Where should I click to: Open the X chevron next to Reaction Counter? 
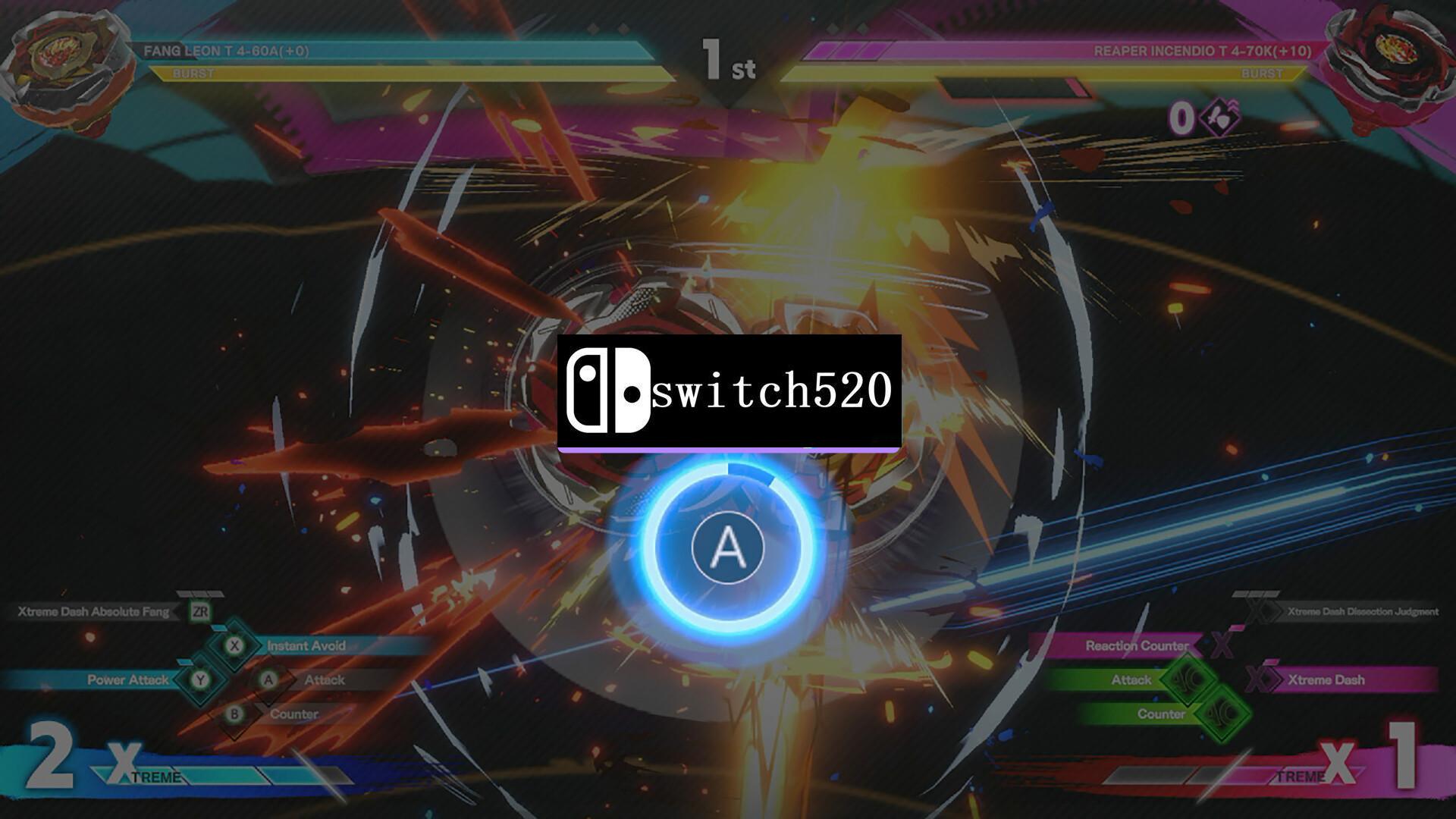click(x=1221, y=645)
